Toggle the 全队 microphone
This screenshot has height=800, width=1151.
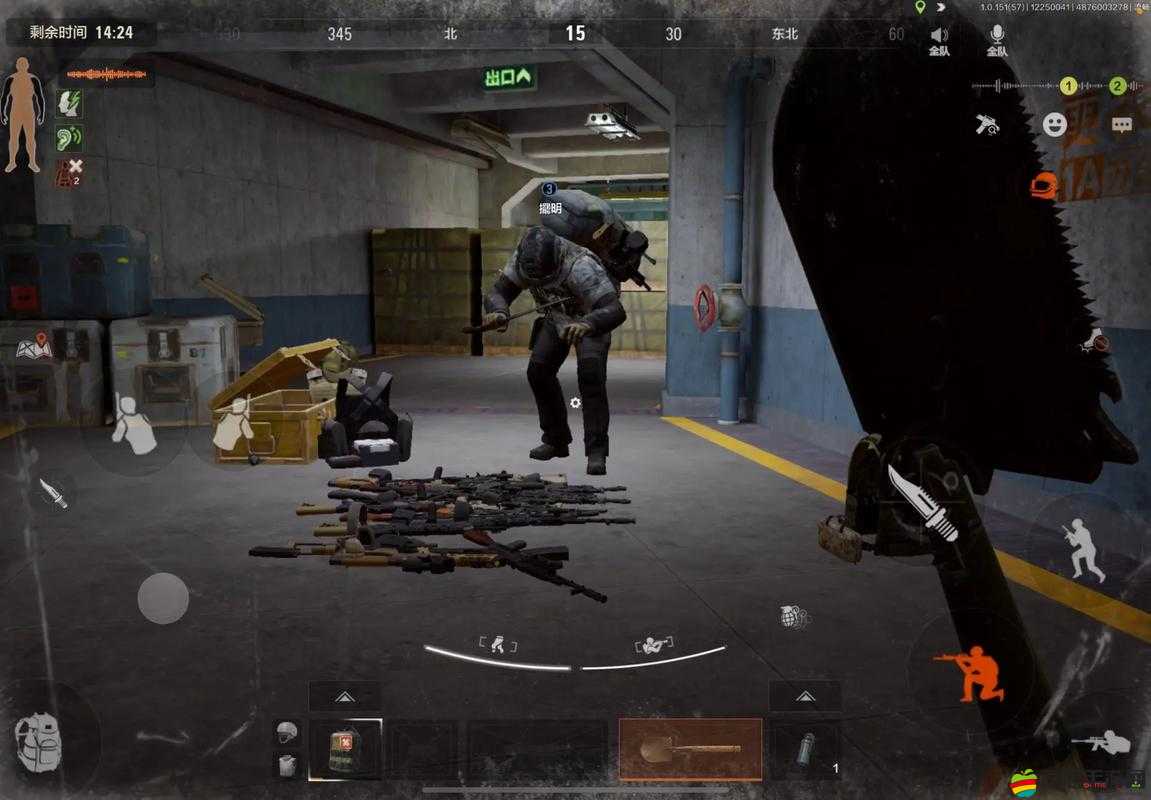(997, 40)
